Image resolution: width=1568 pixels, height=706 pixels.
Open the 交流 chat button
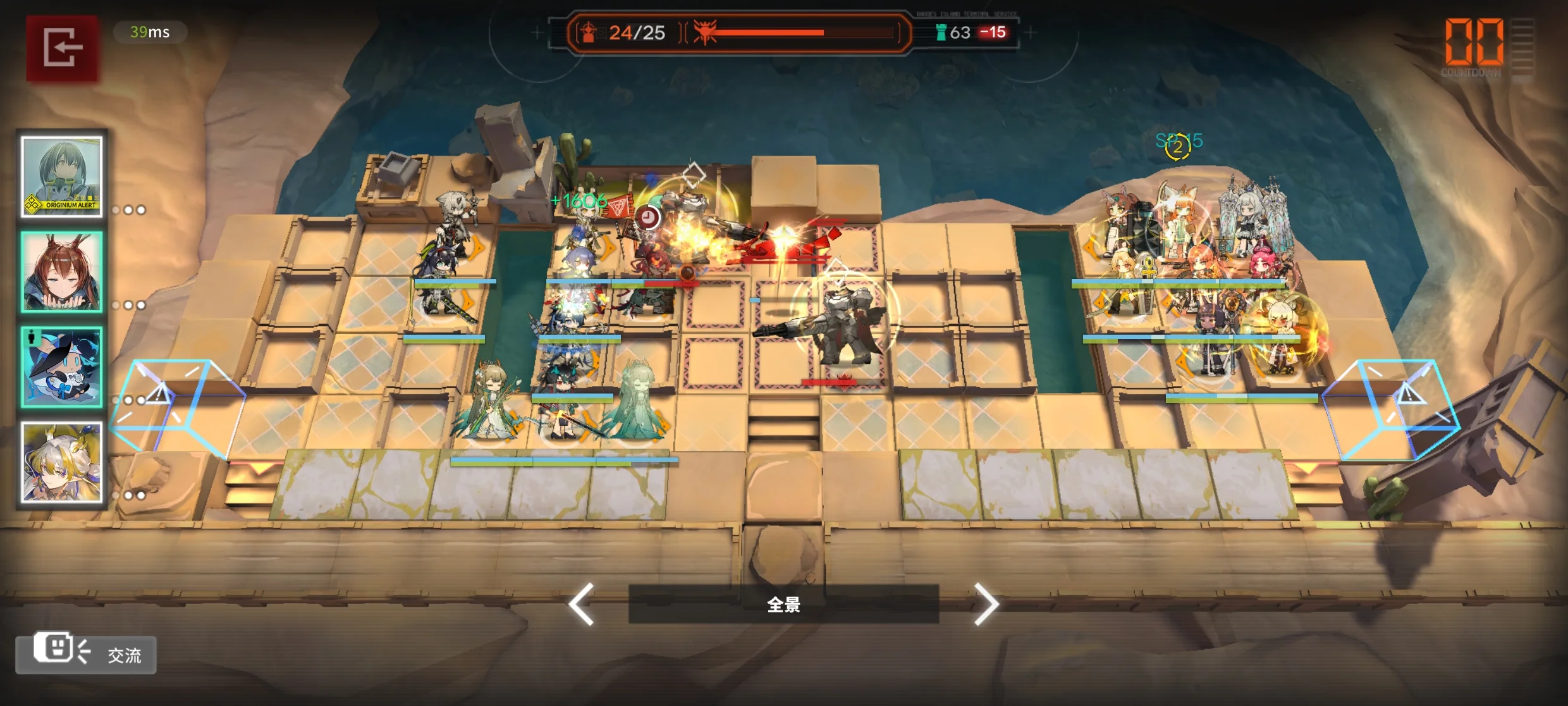[x=86, y=653]
